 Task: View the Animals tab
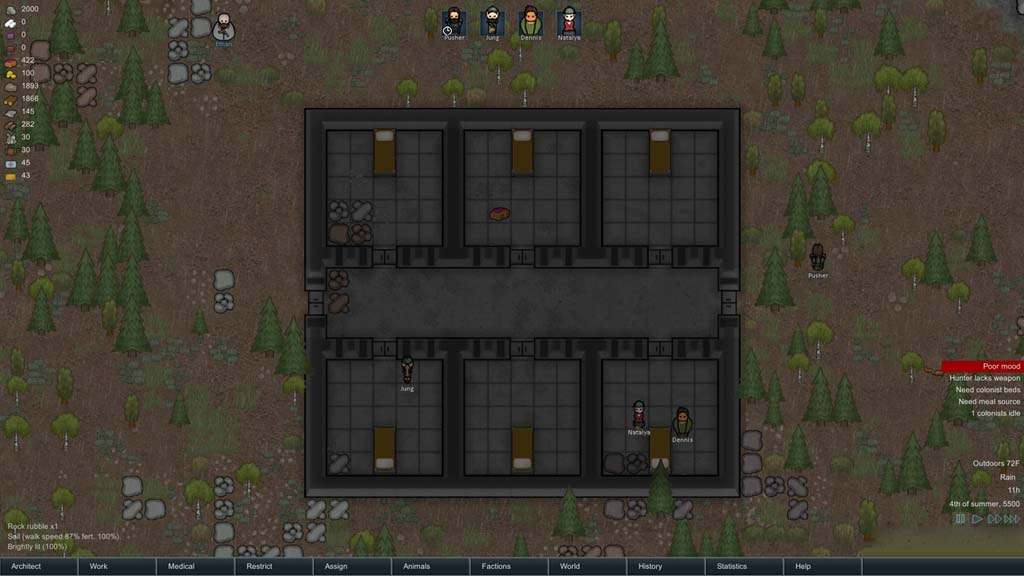(x=430, y=566)
